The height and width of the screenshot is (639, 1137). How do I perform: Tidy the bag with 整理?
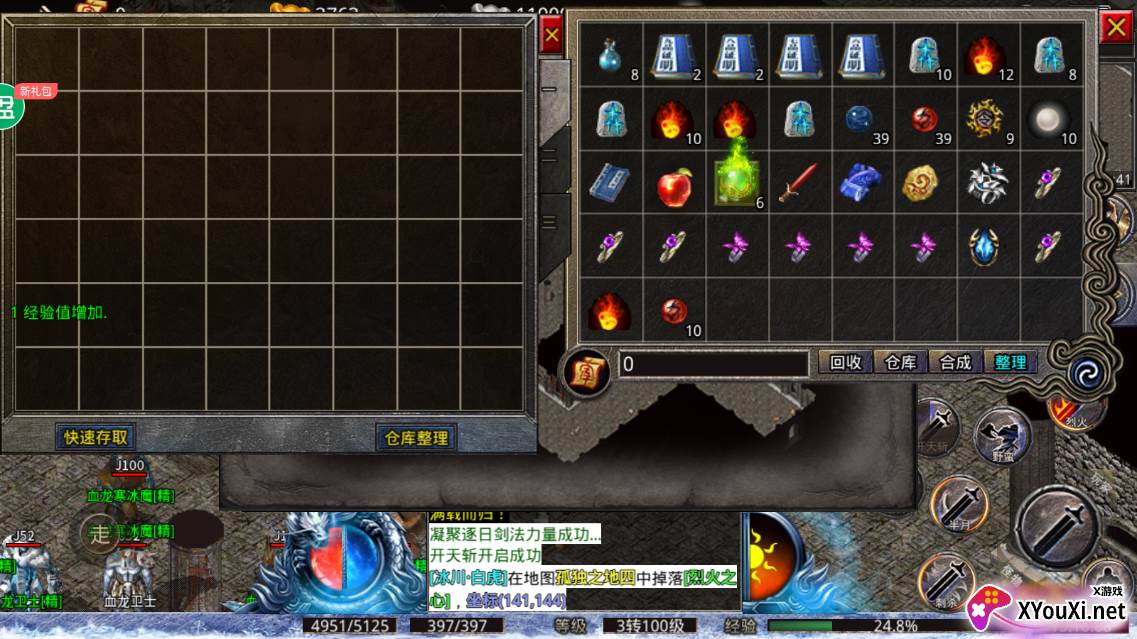(x=1010, y=362)
